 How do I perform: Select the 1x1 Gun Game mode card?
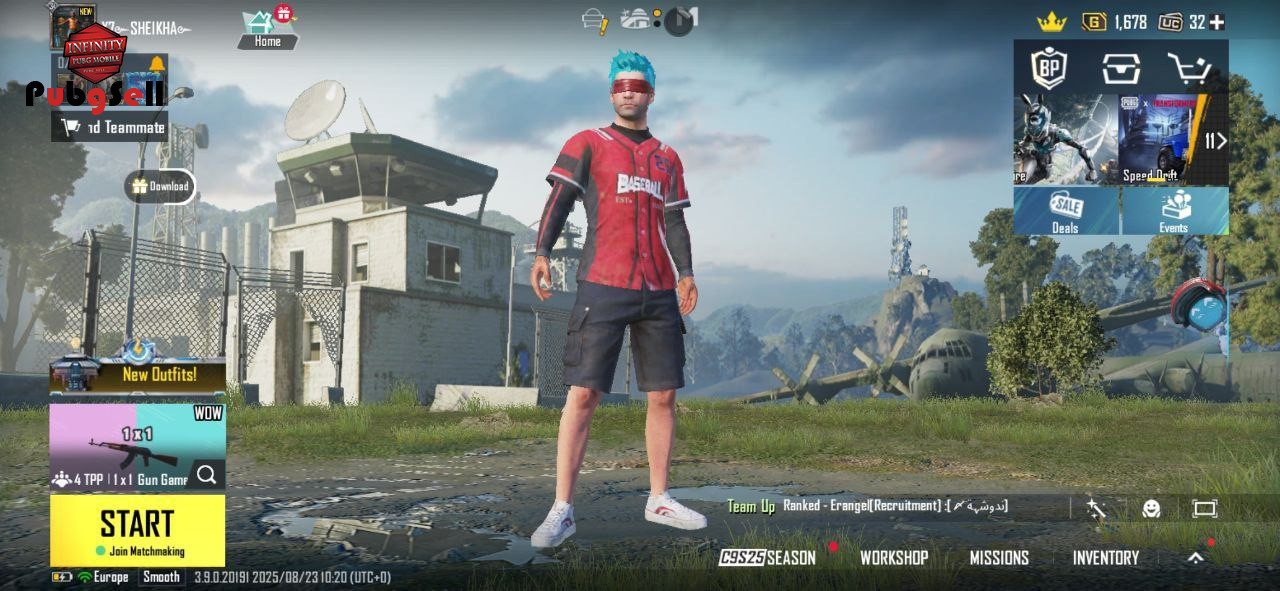click(x=138, y=446)
